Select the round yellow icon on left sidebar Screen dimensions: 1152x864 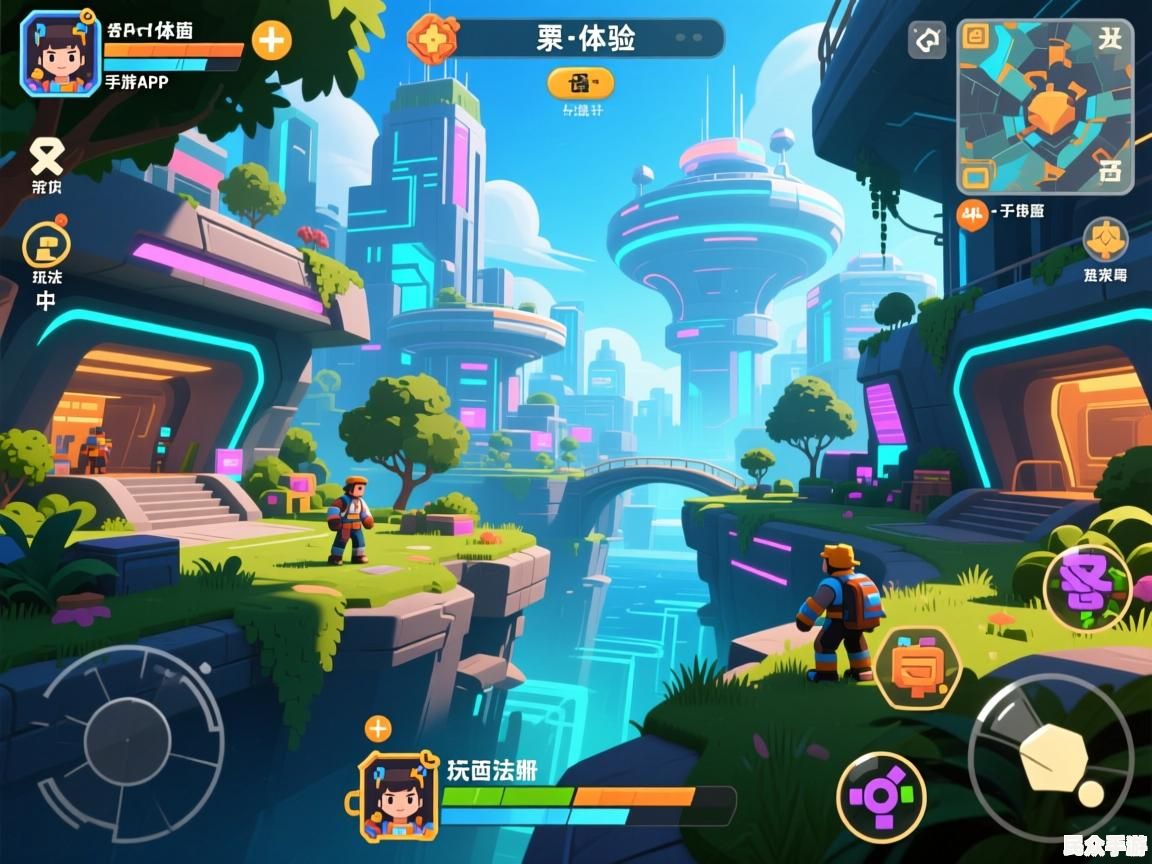pos(46,243)
